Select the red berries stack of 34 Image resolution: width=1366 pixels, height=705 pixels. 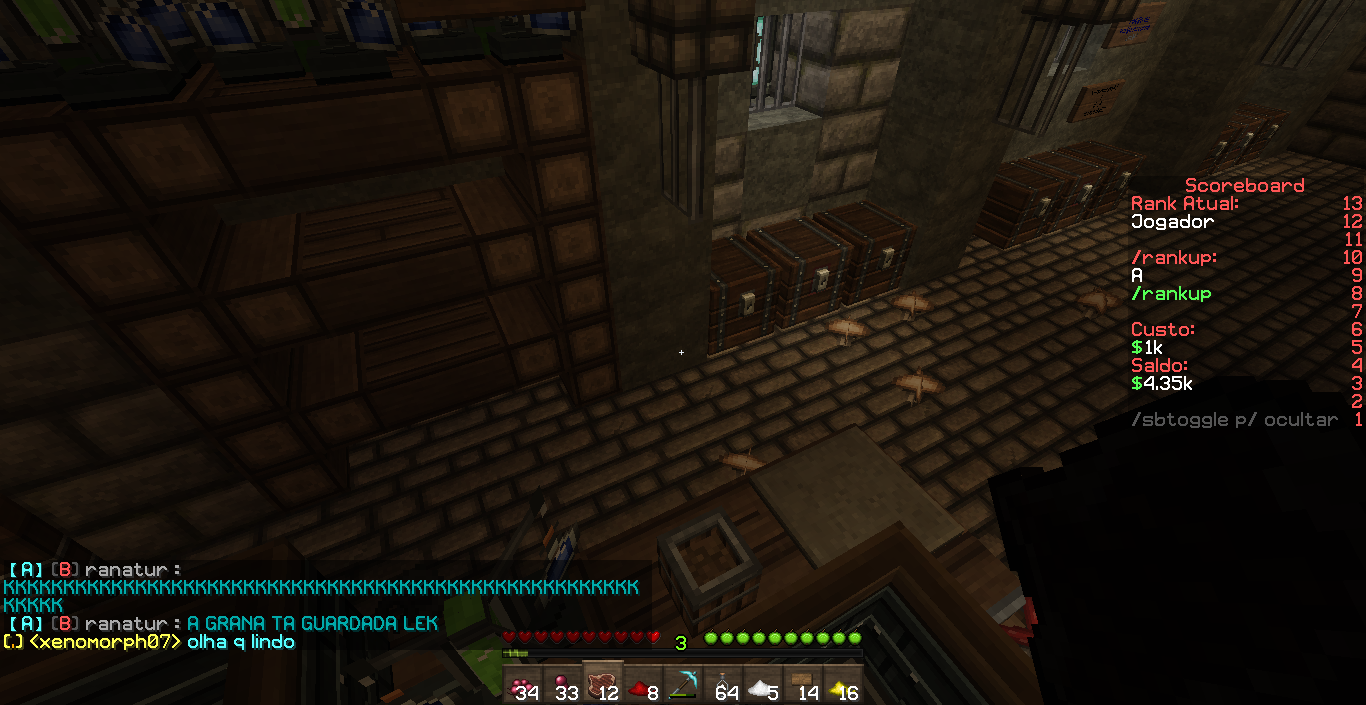click(x=523, y=684)
